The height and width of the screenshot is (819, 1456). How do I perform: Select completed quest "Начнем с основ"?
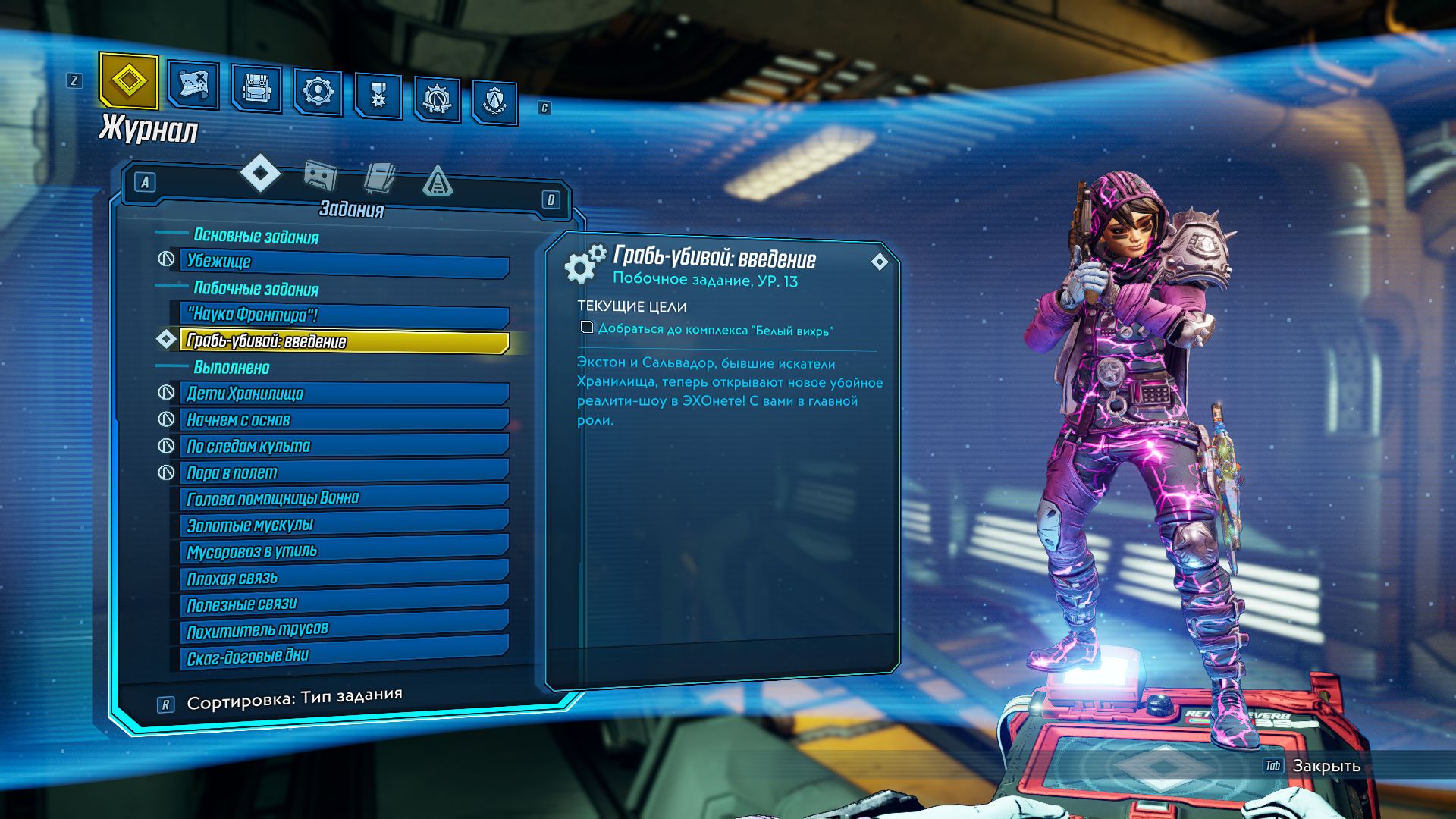[x=343, y=420]
